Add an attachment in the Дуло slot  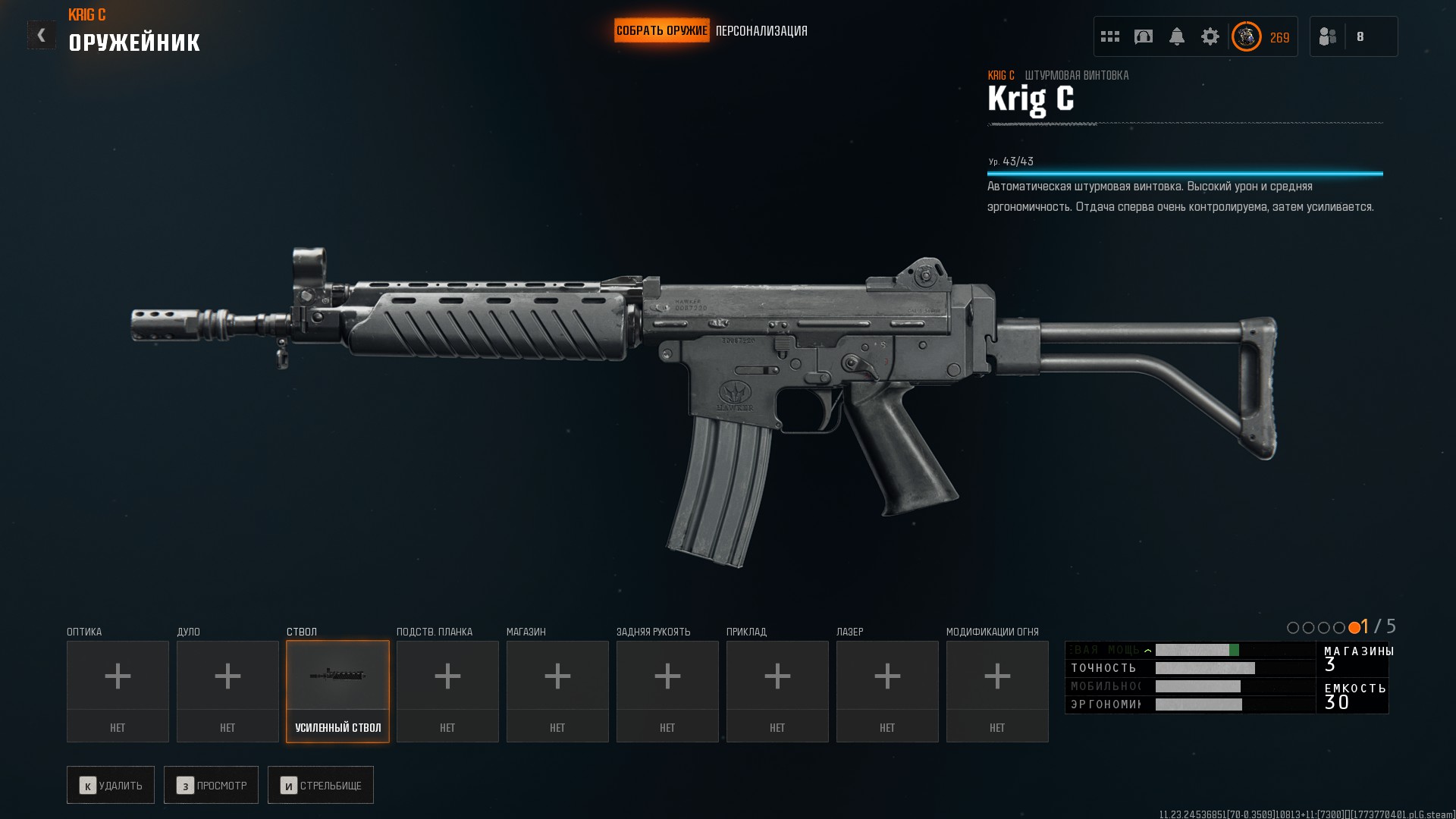click(x=227, y=691)
